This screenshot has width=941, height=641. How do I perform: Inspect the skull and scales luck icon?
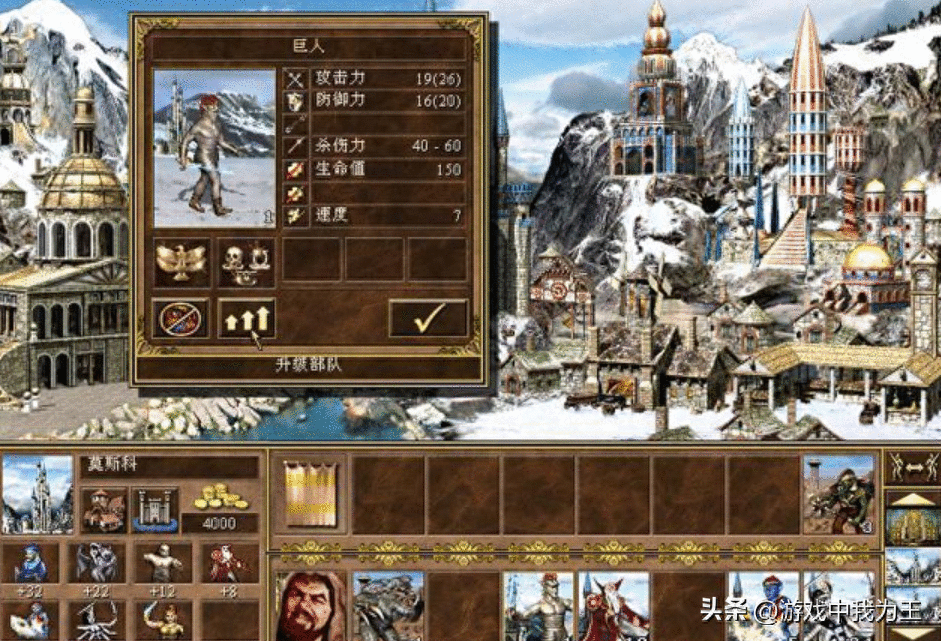coord(246,260)
